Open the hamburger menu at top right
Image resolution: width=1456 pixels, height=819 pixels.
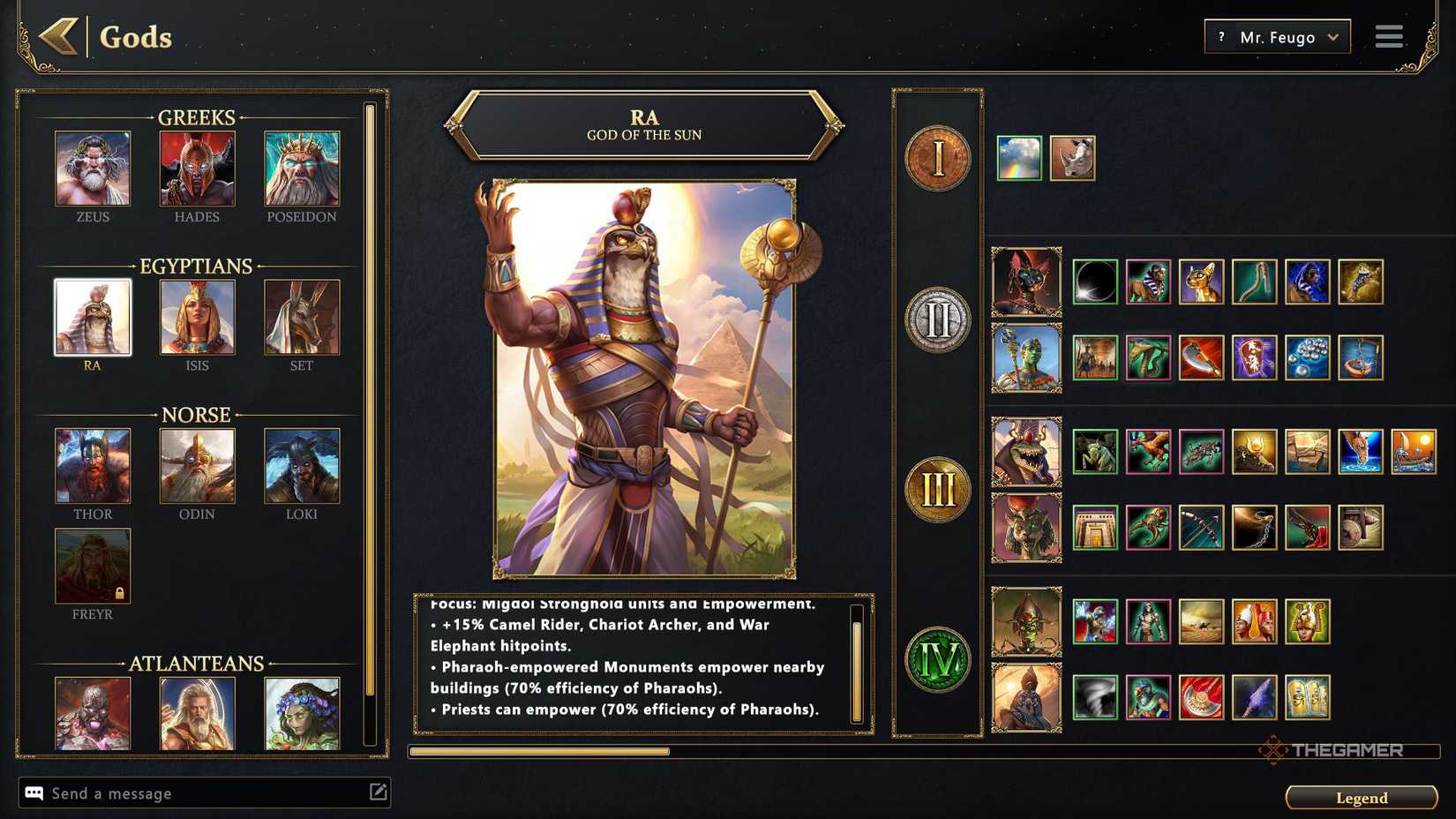tap(1388, 37)
